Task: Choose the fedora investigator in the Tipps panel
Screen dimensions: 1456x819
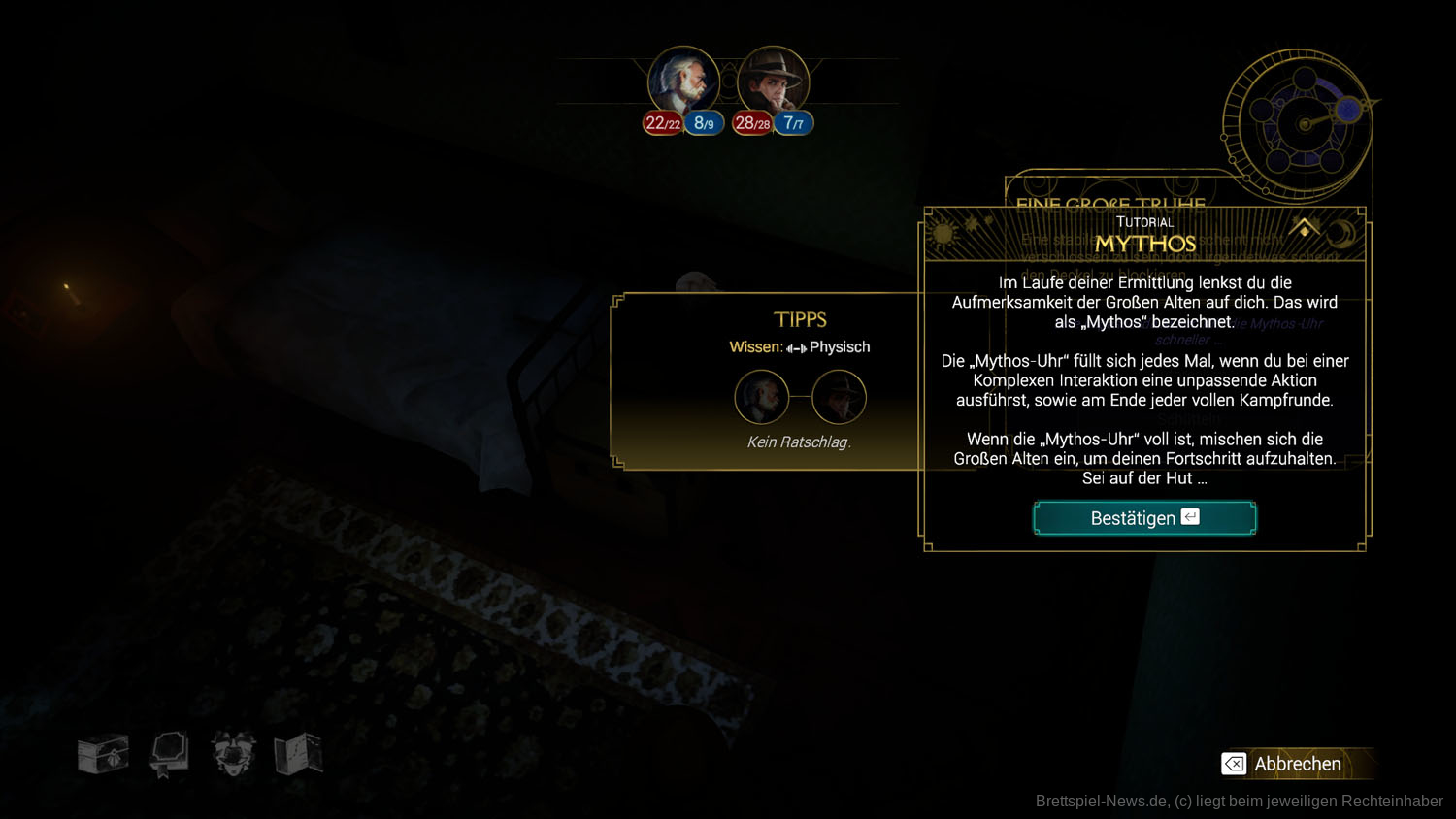Action: (x=839, y=397)
